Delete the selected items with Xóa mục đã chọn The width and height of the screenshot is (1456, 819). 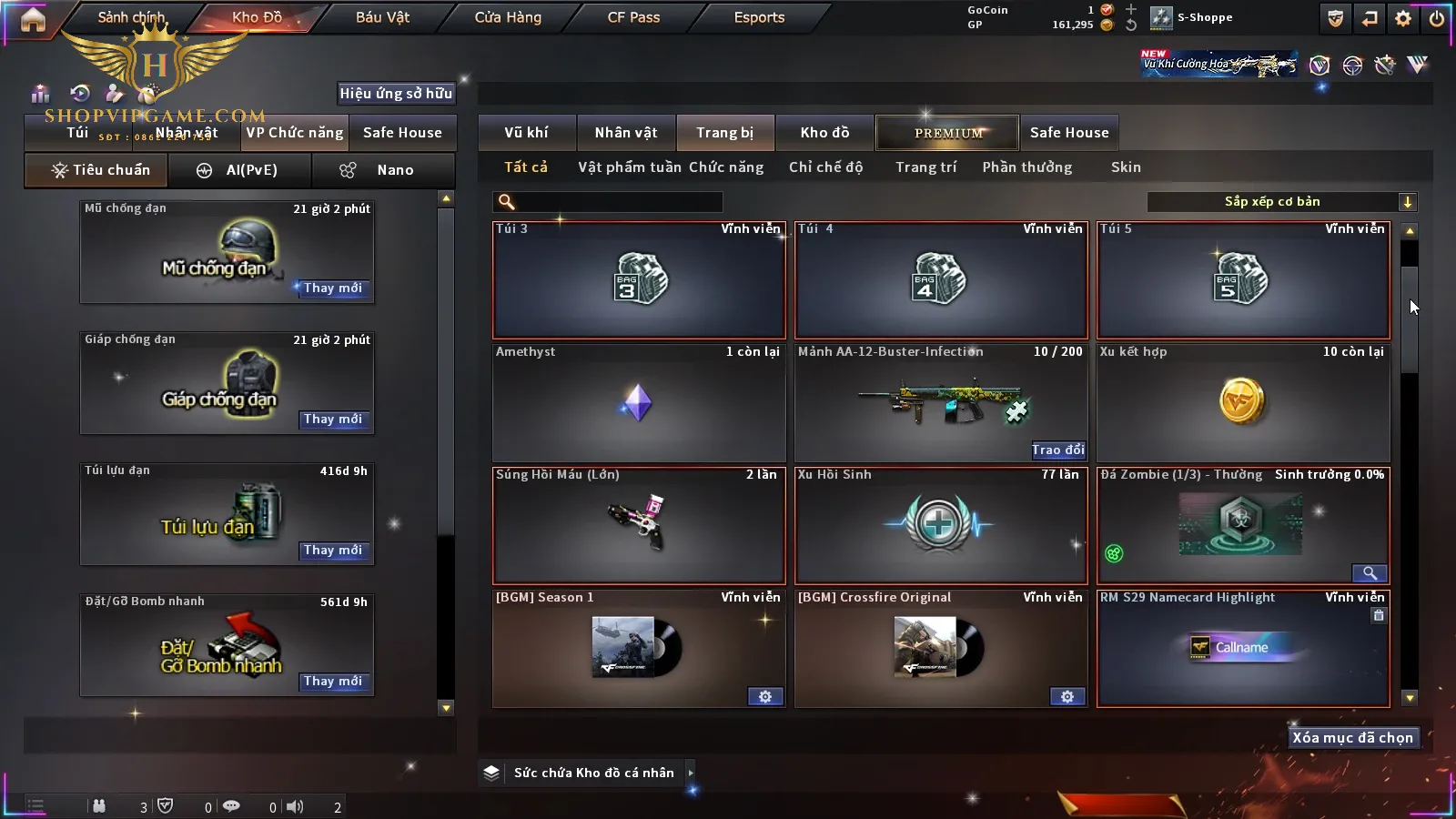coord(1352,738)
